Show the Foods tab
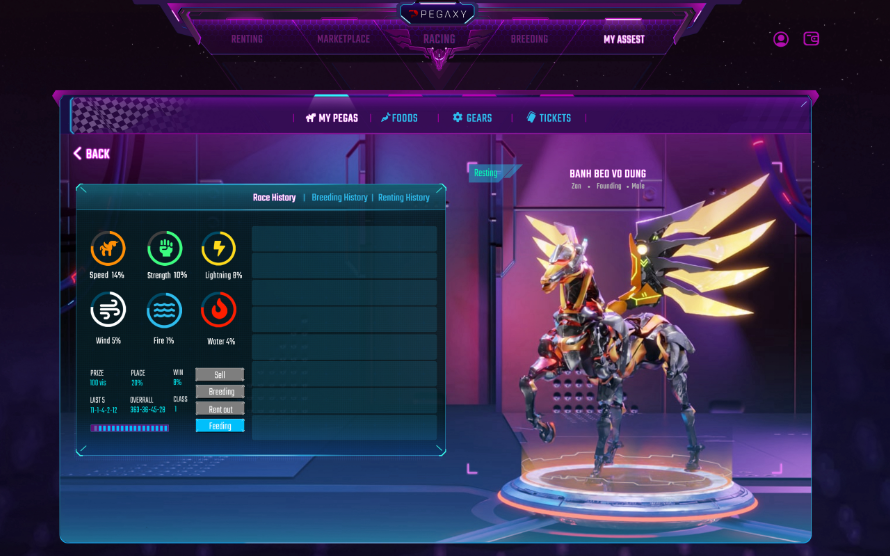Screen dimensions: 890x556 click(399, 118)
